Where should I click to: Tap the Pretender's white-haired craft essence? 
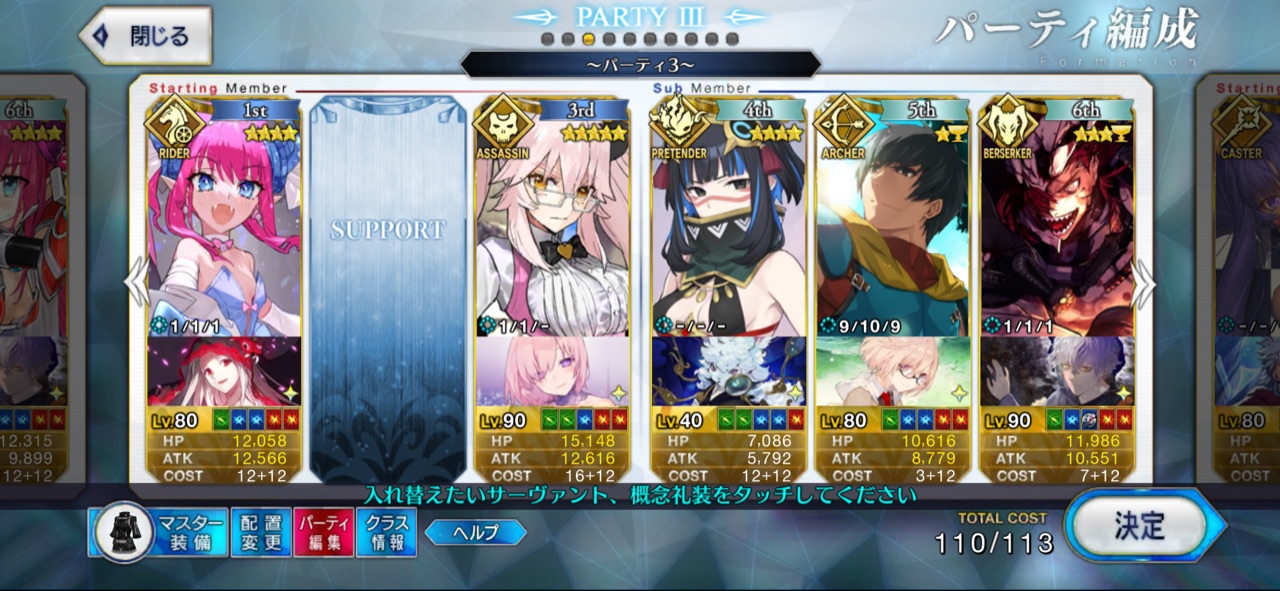click(x=728, y=371)
